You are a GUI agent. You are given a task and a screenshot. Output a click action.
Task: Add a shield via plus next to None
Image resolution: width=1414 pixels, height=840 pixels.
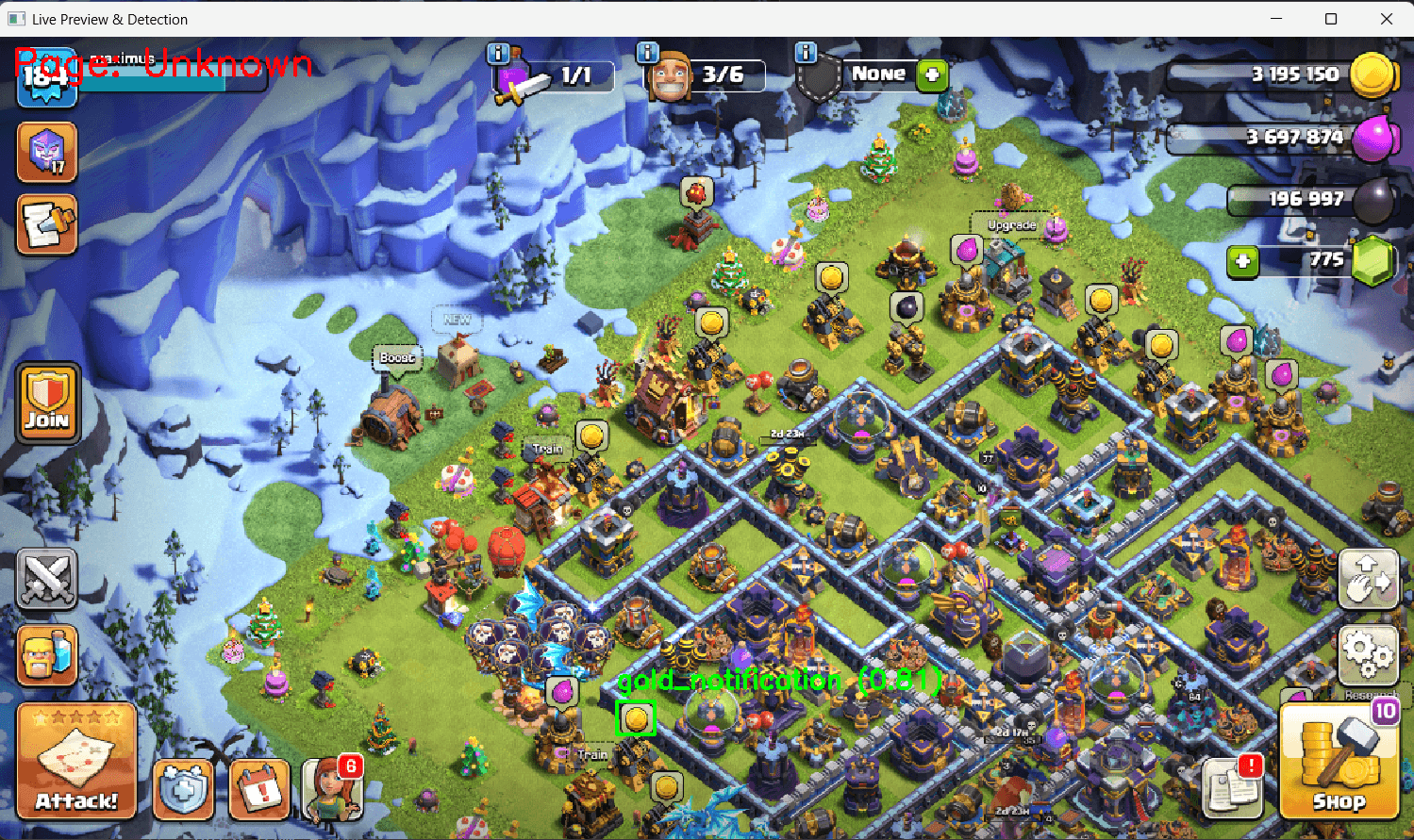click(932, 74)
